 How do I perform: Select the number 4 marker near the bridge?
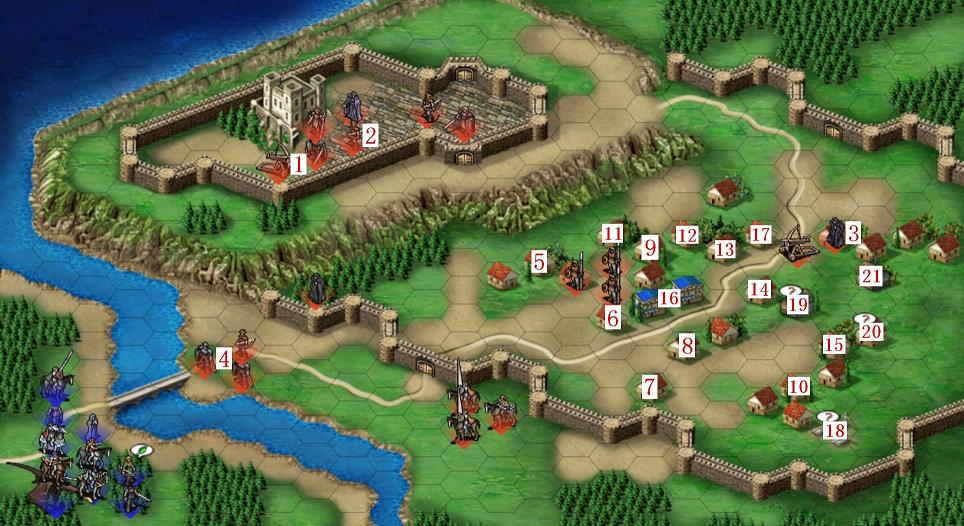tap(224, 357)
